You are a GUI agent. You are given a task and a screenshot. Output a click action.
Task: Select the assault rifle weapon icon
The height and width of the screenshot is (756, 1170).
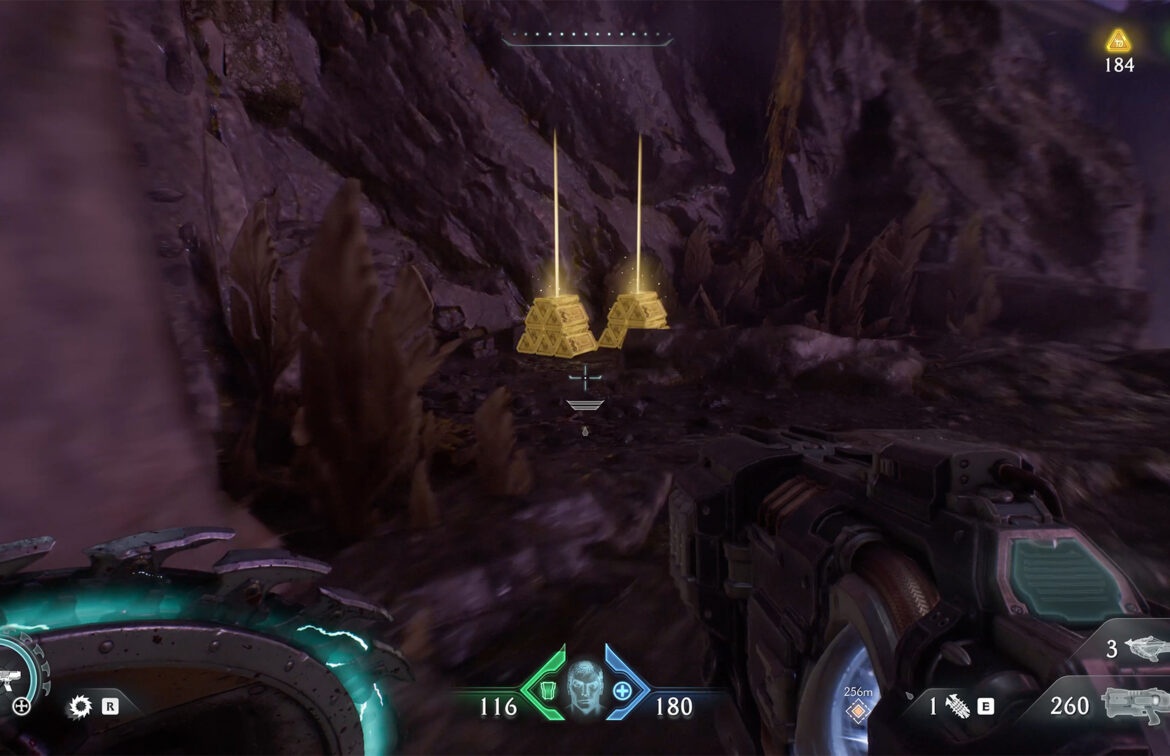coord(1135,705)
